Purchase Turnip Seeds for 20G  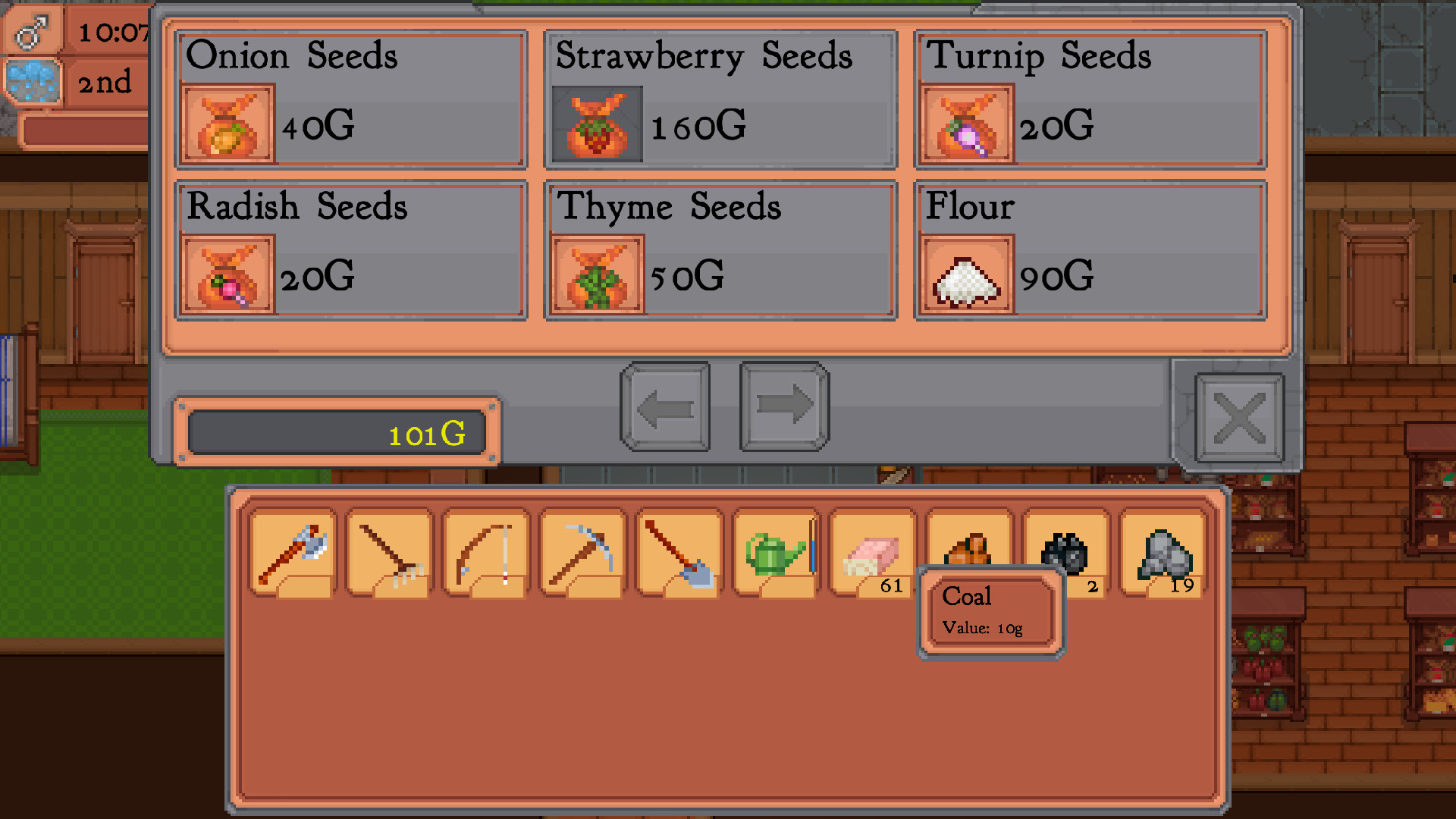(1088, 99)
